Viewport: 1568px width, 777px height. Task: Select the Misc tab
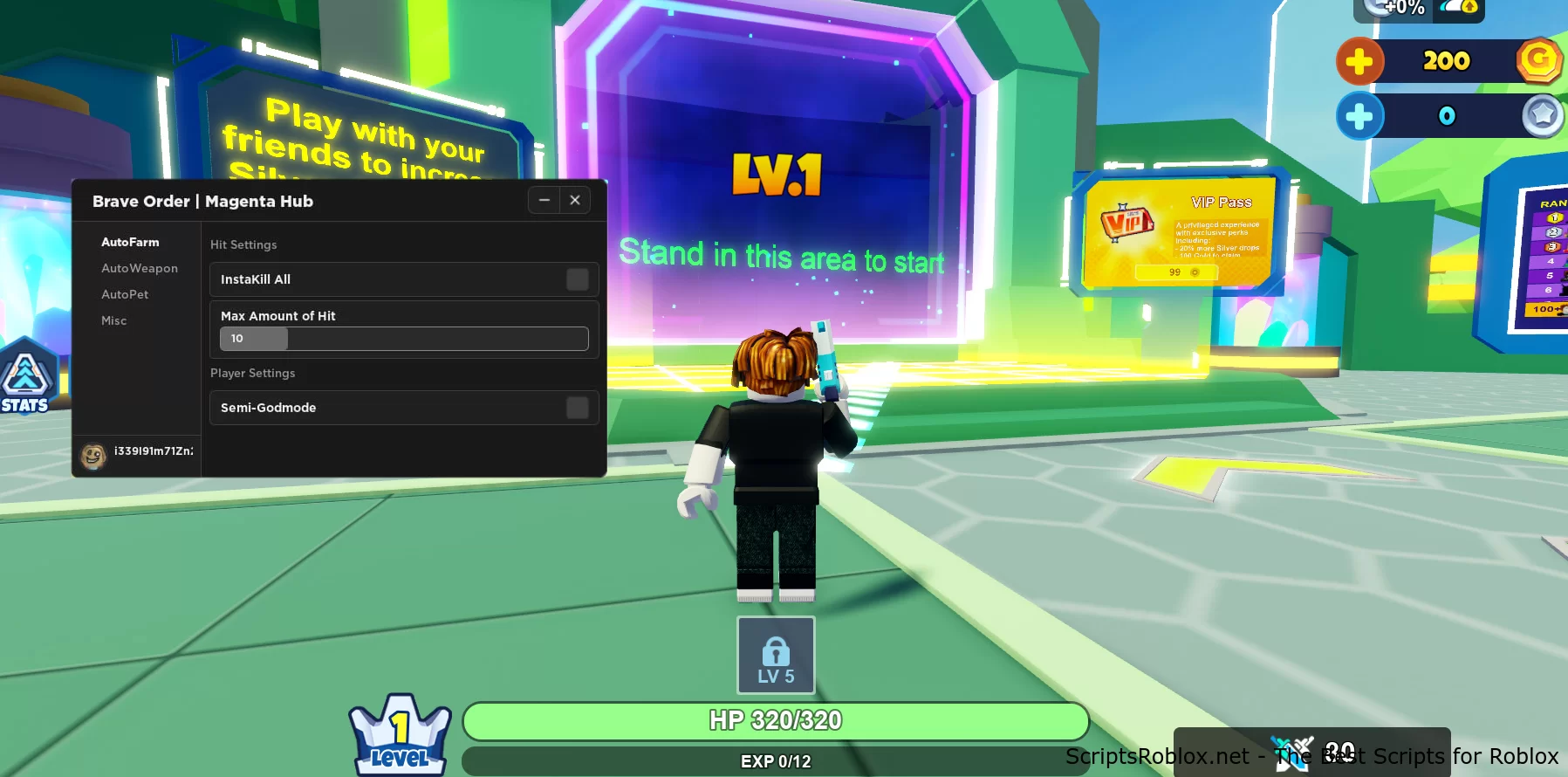(113, 320)
